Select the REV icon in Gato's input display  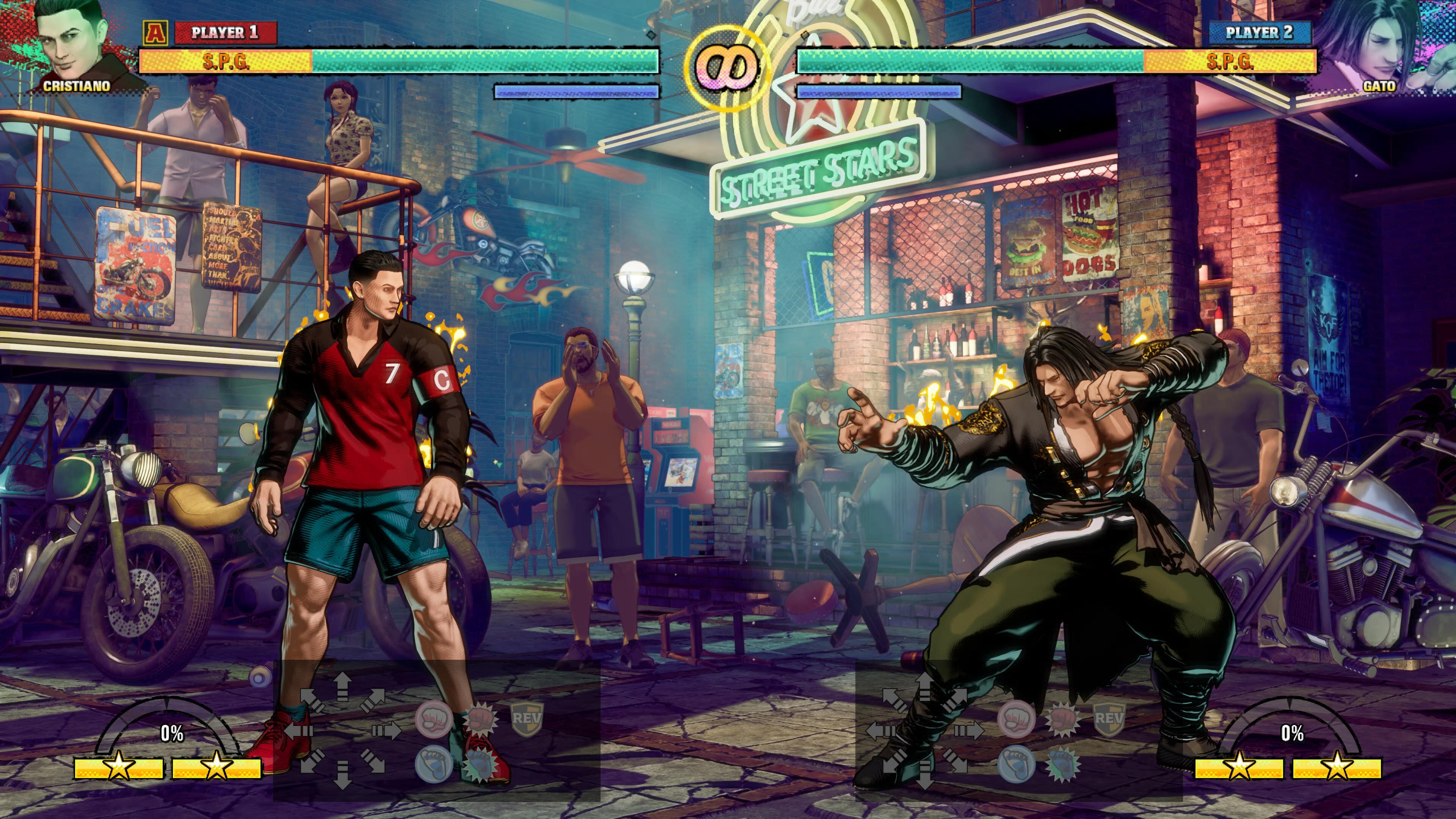coord(1108,719)
